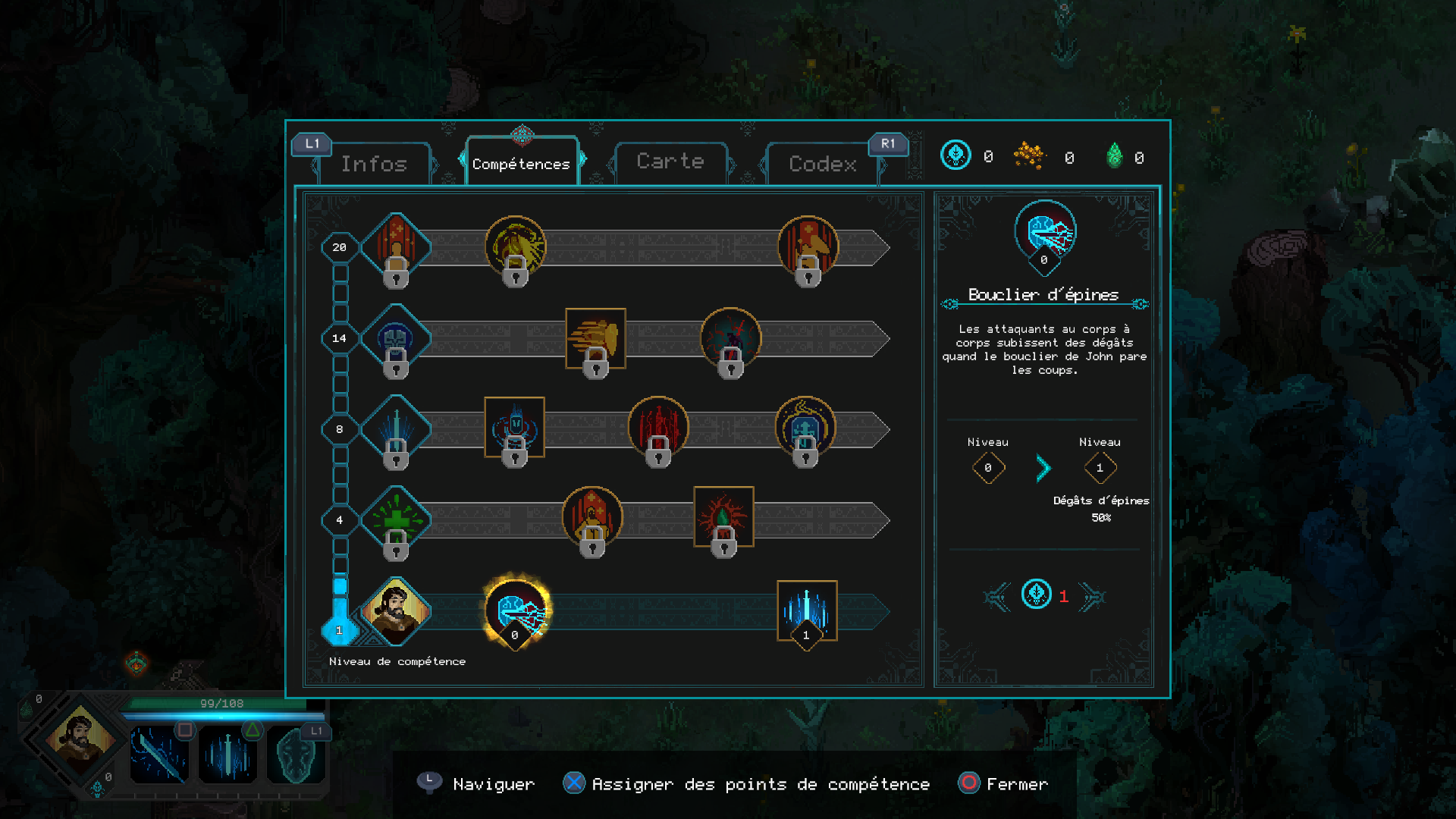Click the mask ability icon in HUD

pyautogui.click(x=296, y=755)
